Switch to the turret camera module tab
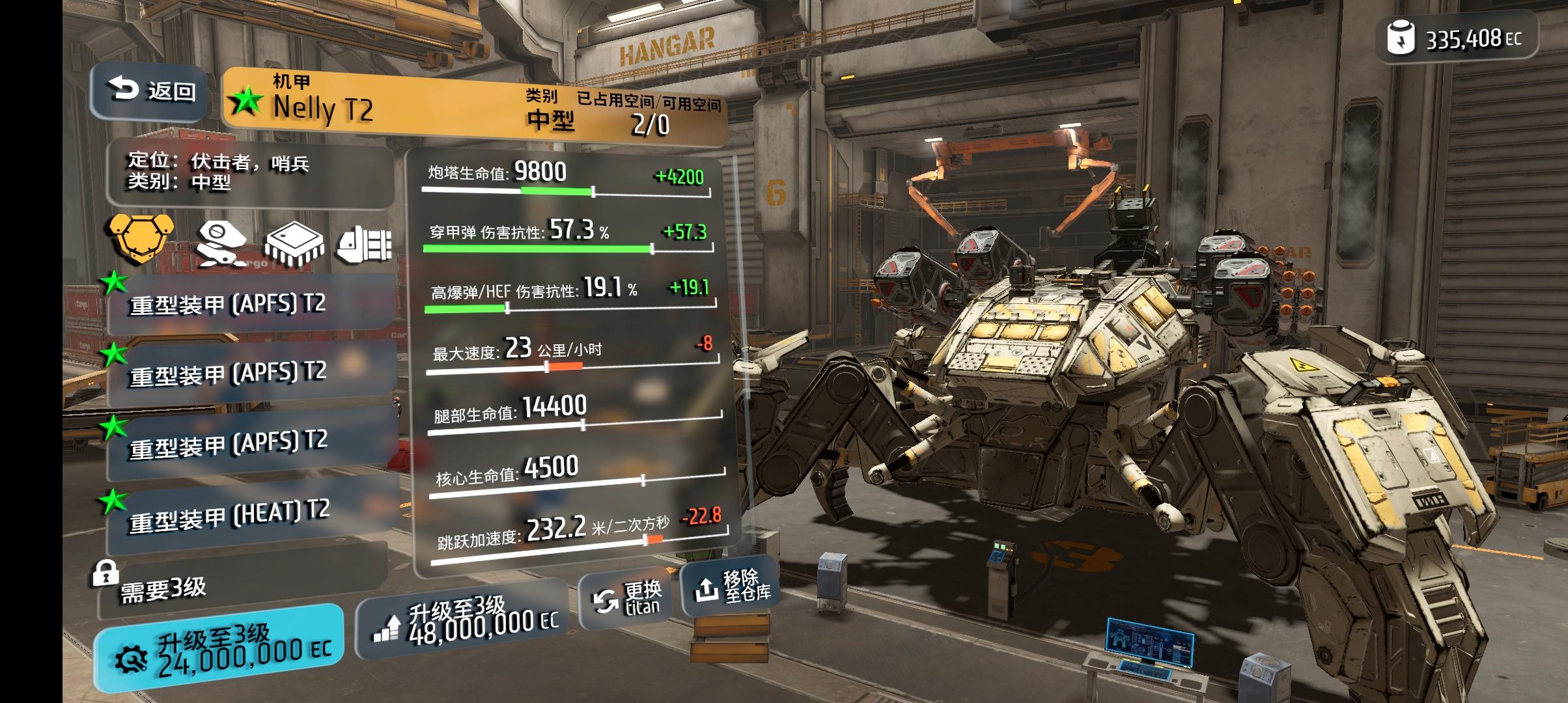 [221, 243]
